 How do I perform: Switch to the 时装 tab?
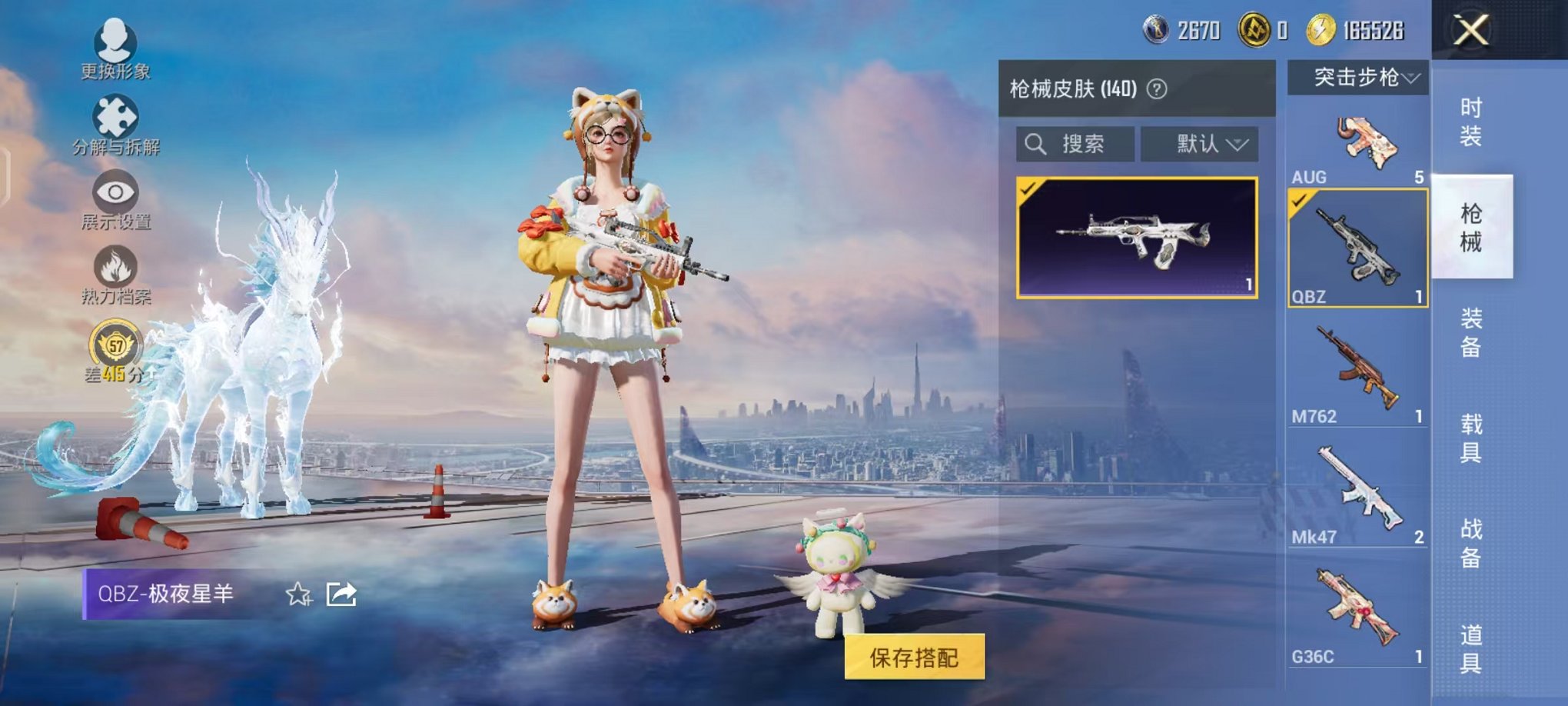(1472, 119)
